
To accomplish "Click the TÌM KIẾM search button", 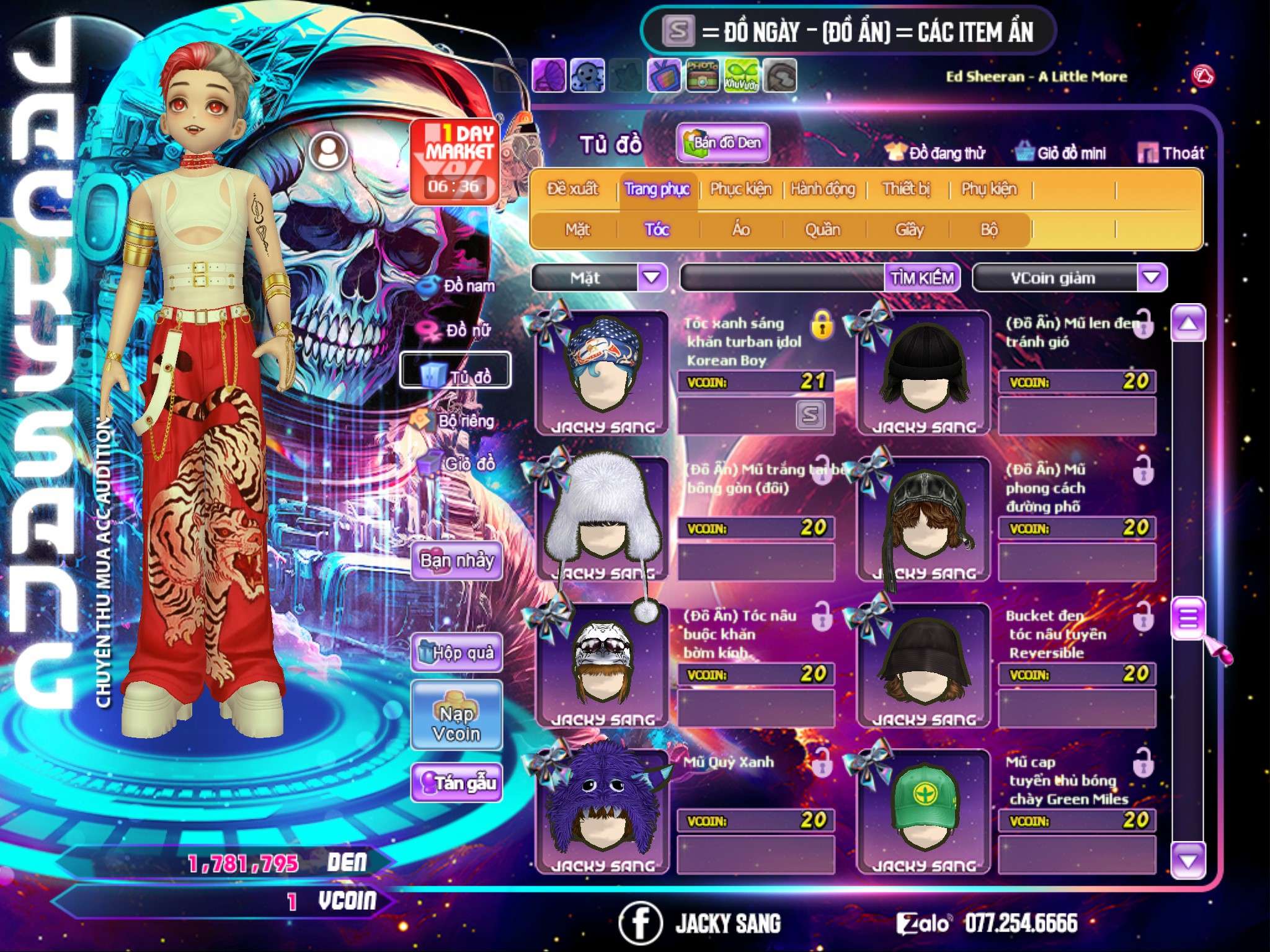I will pyautogui.click(x=921, y=278).
